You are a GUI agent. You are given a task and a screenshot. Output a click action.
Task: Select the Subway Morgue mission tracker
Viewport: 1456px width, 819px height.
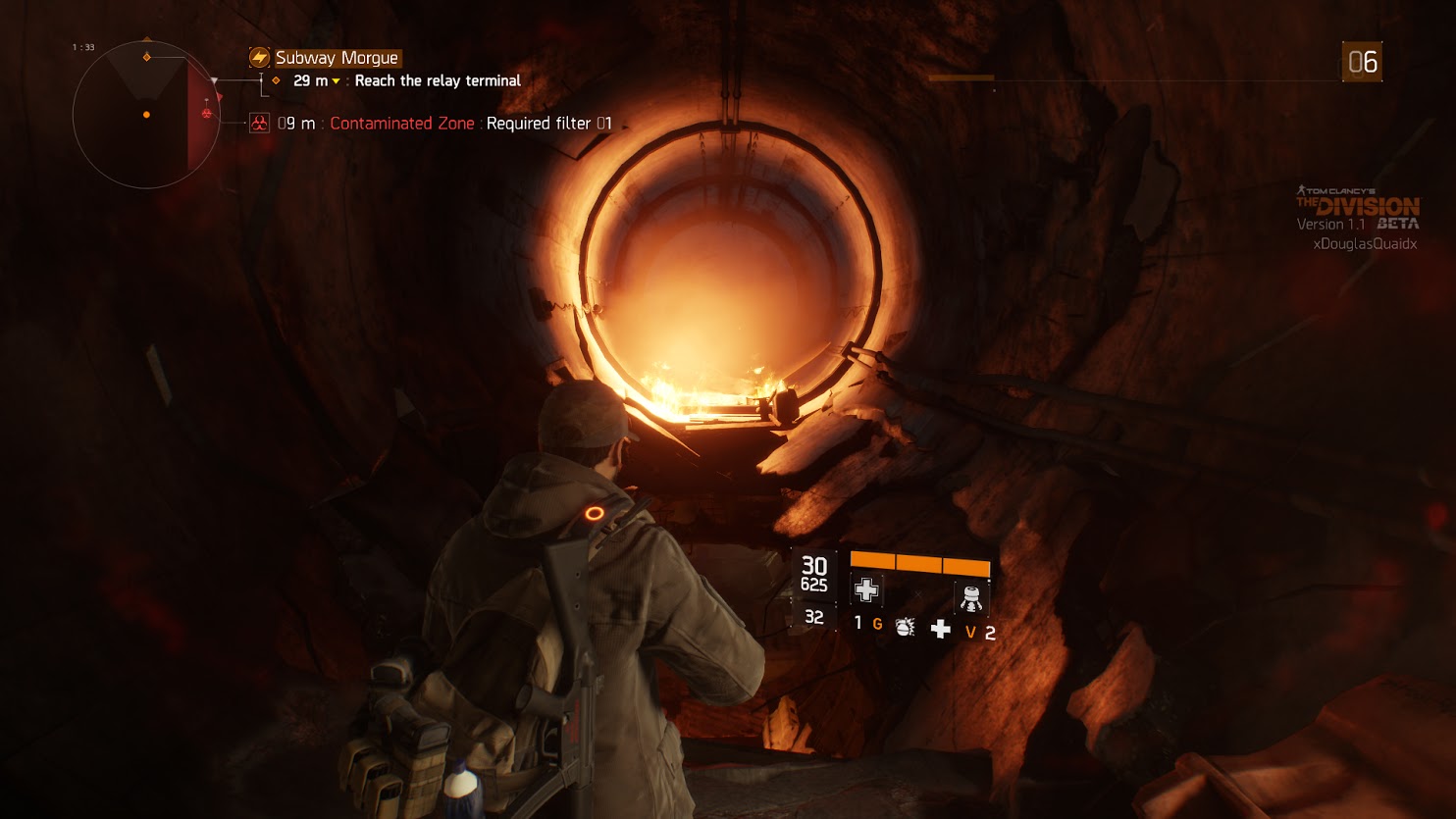pyautogui.click(x=337, y=58)
